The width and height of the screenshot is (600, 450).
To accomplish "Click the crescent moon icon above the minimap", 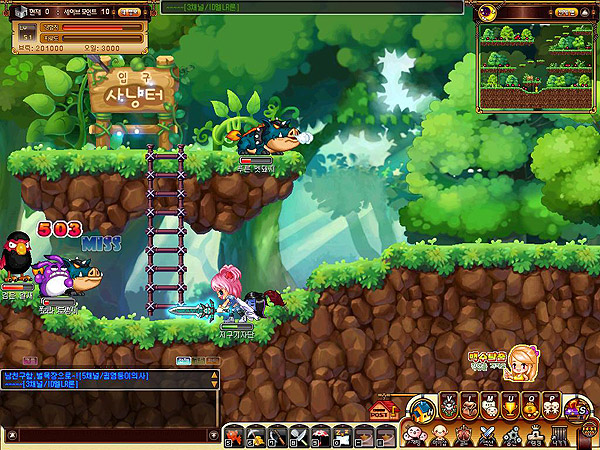I will click(x=487, y=12).
